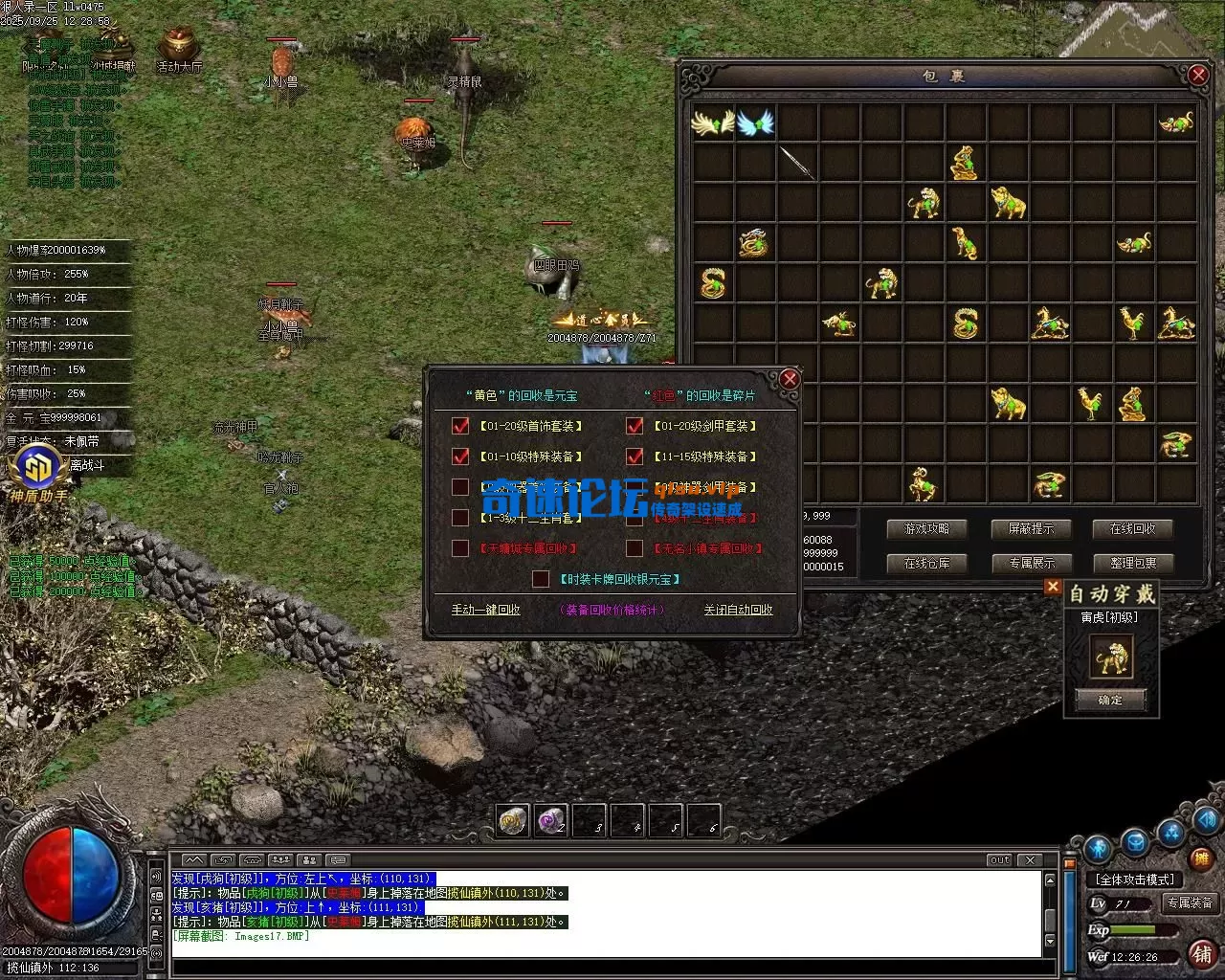The height and width of the screenshot is (980, 1225).
Task: Choose 关闭自动回收 link
Action: click(738, 610)
